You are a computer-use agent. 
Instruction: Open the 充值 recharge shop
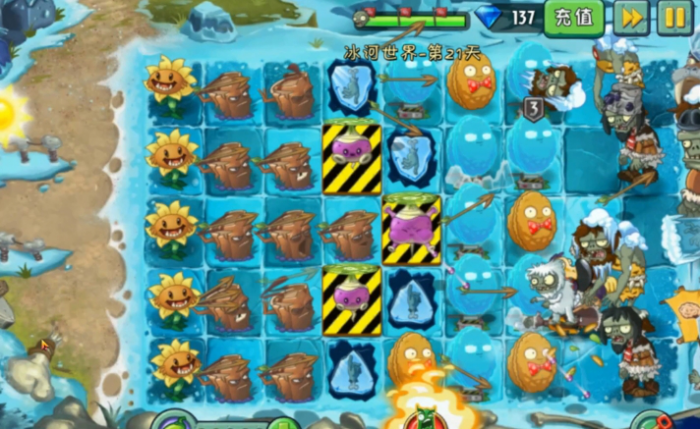tap(574, 17)
